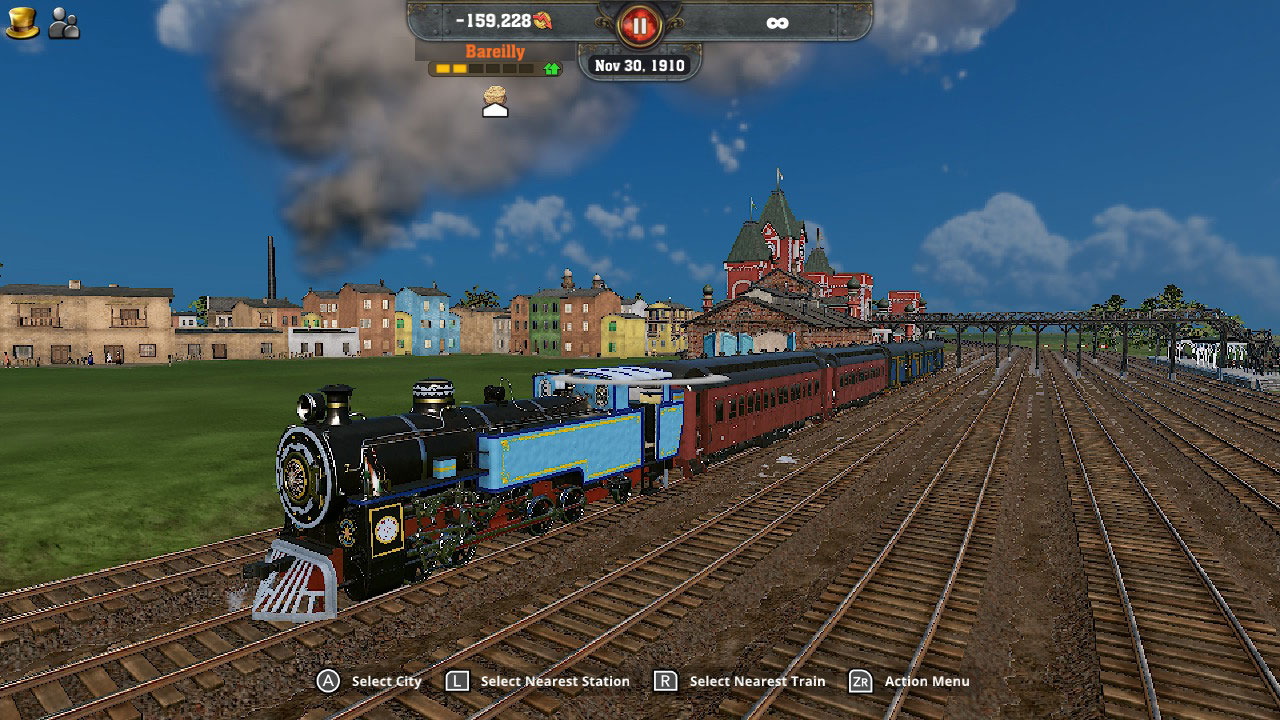Viewport: 1280px width, 720px height.
Task: Select the city name label Bareilly
Action: [x=494, y=50]
